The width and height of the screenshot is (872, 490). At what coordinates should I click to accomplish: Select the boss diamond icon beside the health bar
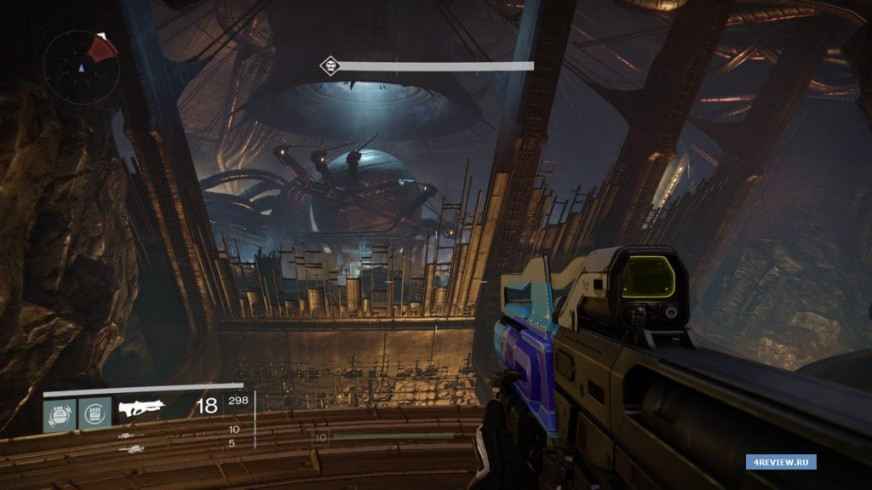pos(329,66)
